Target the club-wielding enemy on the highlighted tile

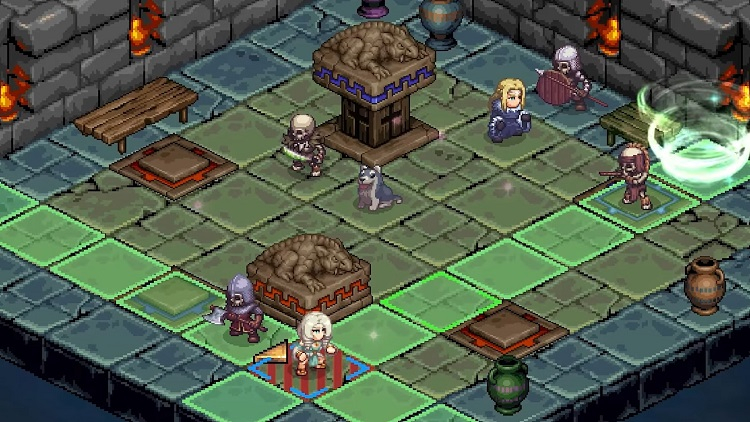[x=633, y=175]
